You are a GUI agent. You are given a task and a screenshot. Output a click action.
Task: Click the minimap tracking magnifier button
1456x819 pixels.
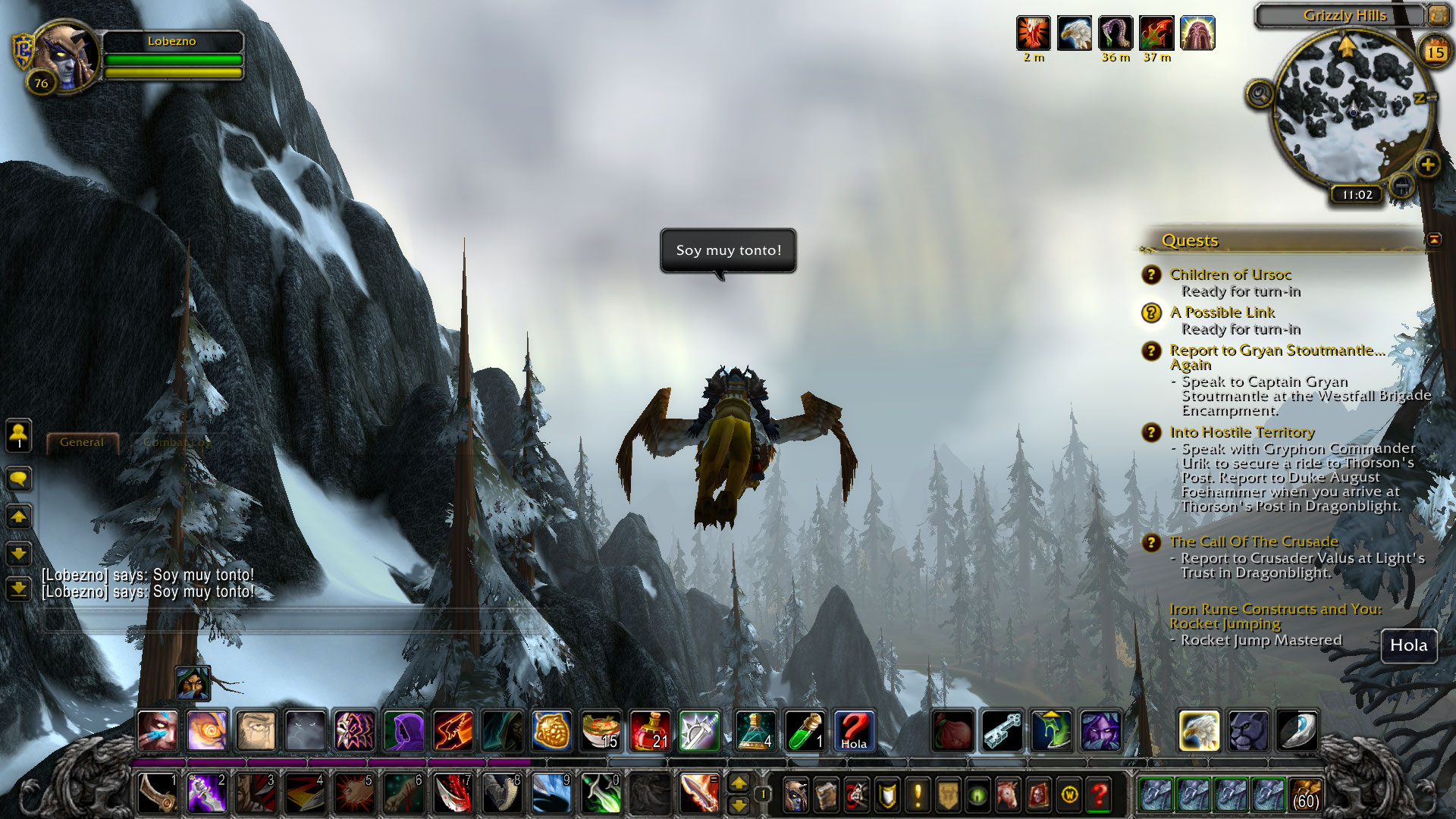[x=1260, y=95]
